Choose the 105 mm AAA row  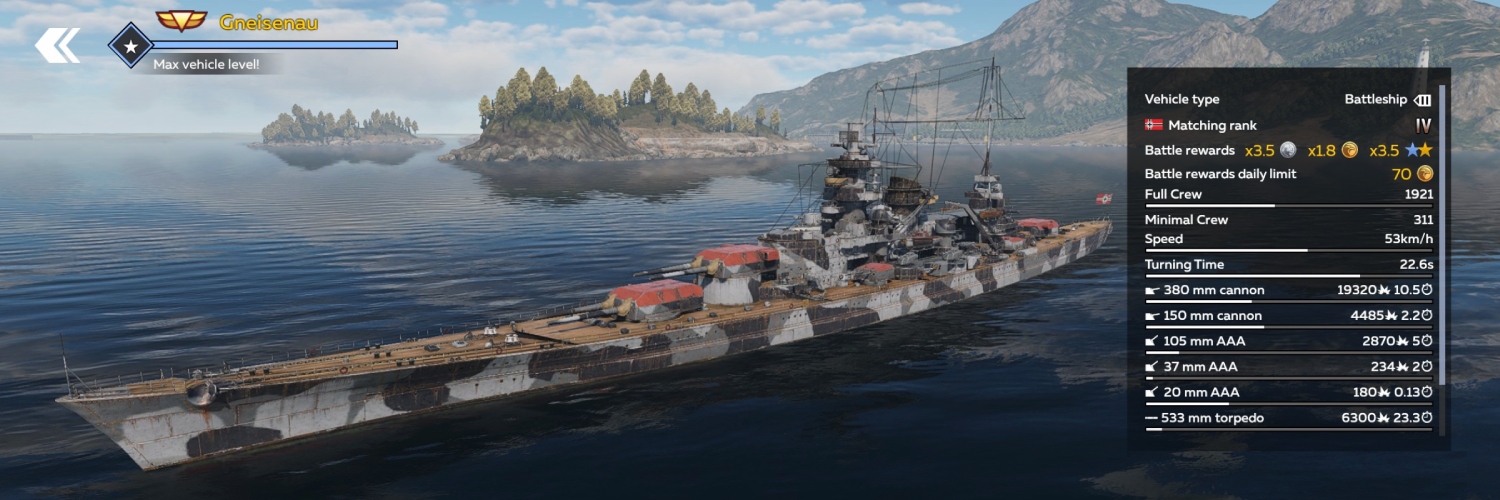1288,341
